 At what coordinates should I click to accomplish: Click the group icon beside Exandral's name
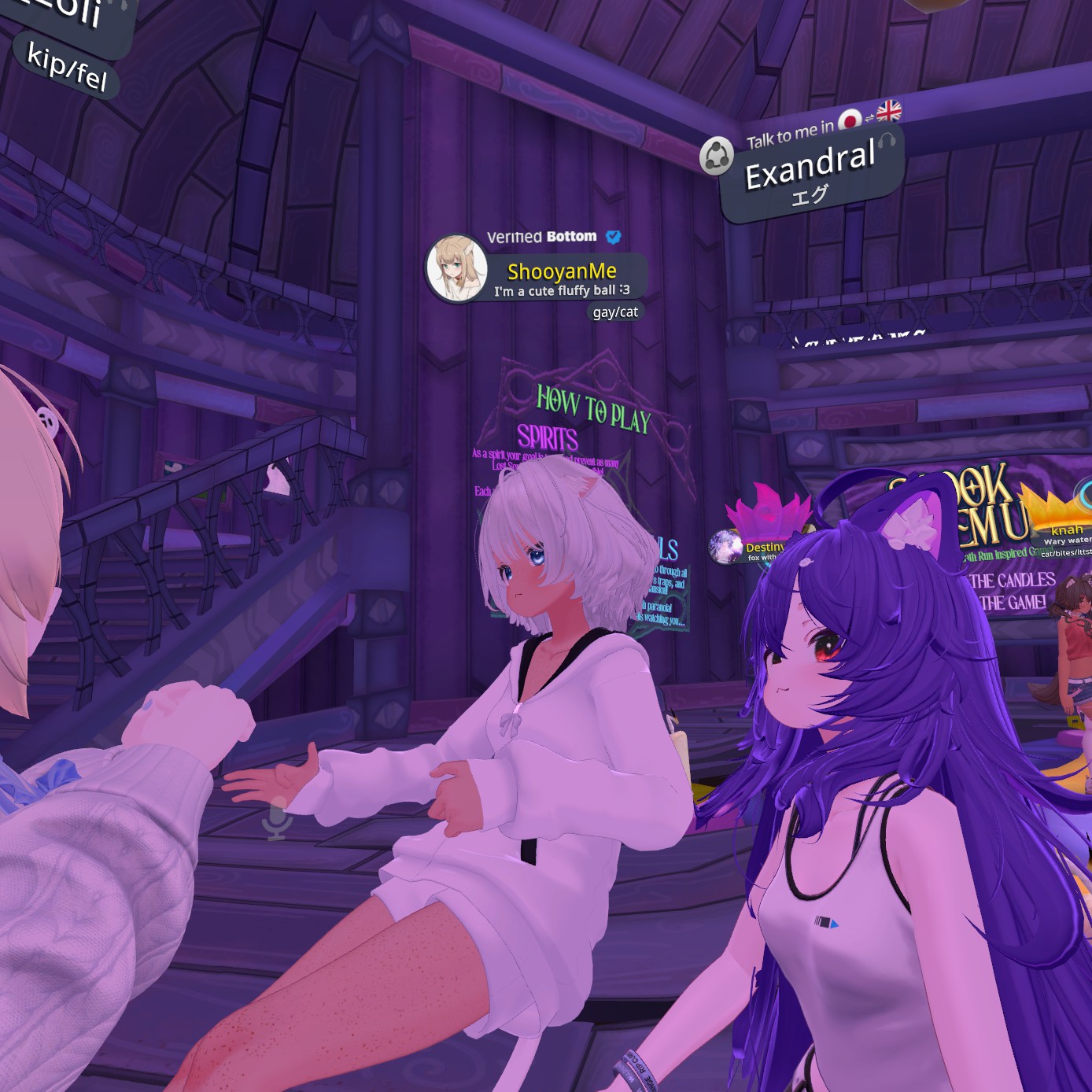coord(716,154)
